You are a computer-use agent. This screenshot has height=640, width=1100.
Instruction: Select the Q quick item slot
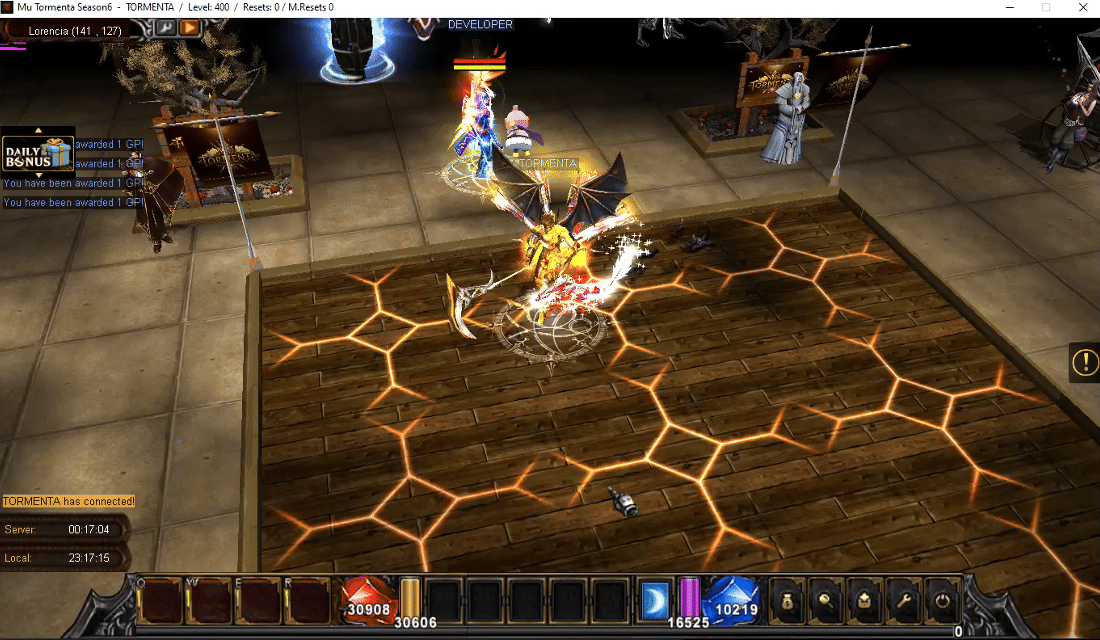pos(160,601)
